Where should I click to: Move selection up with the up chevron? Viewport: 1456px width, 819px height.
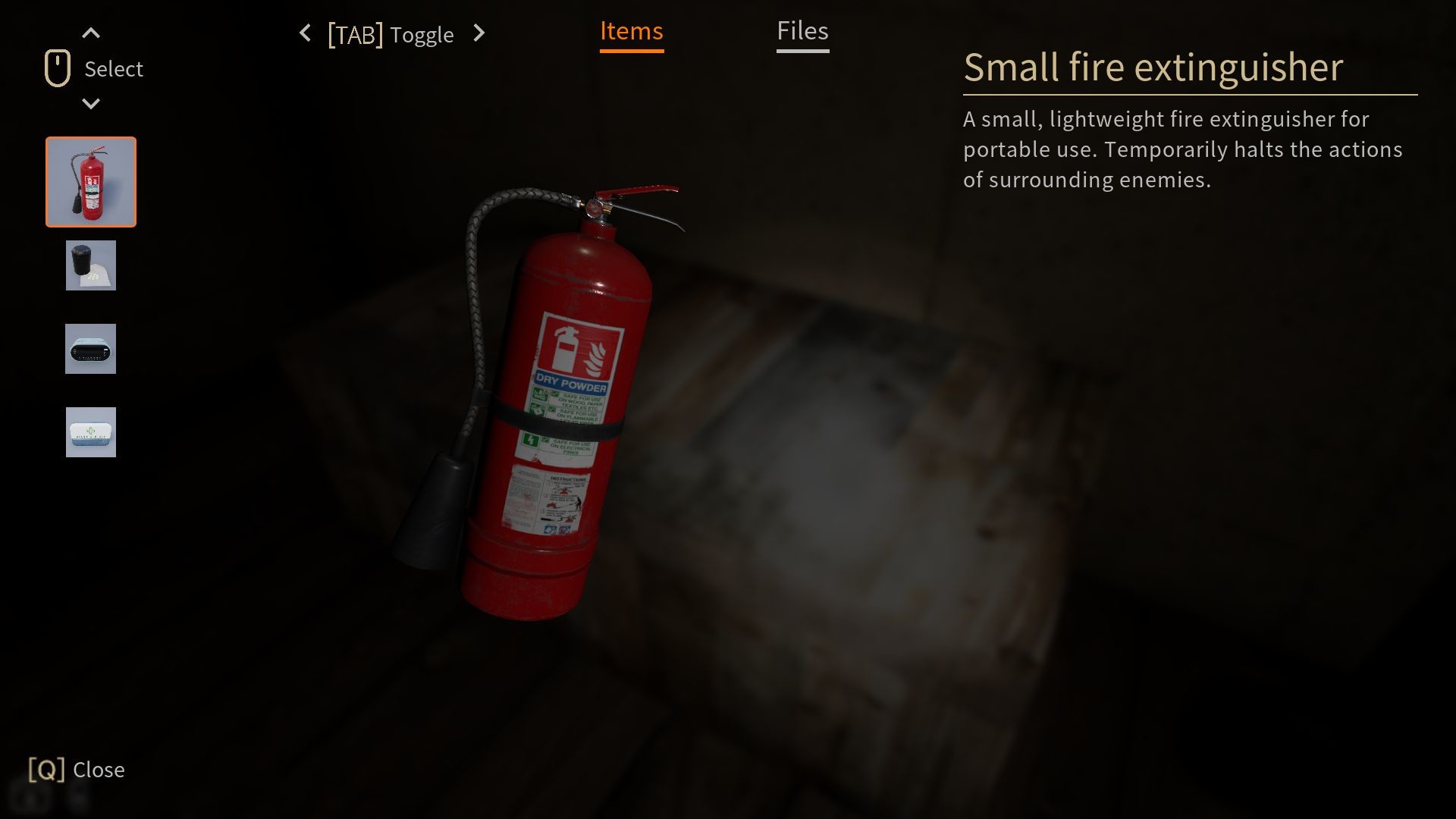[x=91, y=33]
